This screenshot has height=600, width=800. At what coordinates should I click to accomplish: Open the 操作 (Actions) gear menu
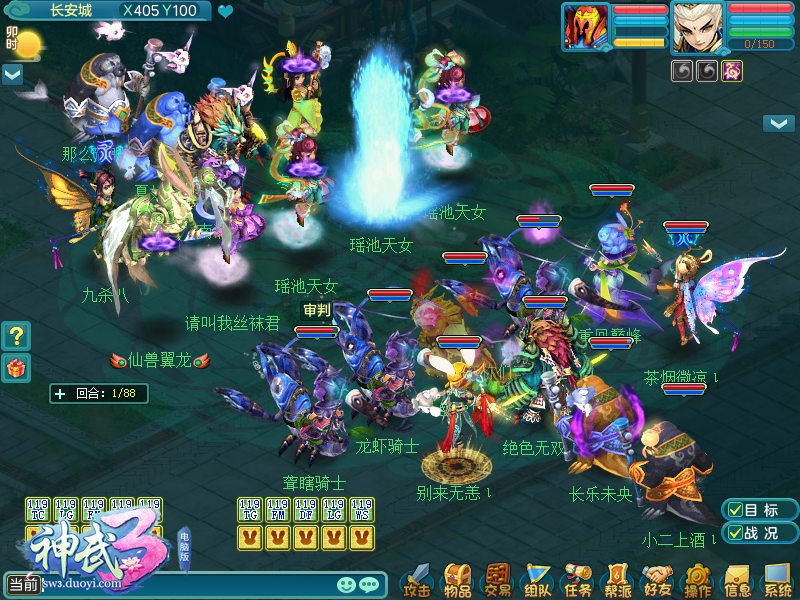698,579
